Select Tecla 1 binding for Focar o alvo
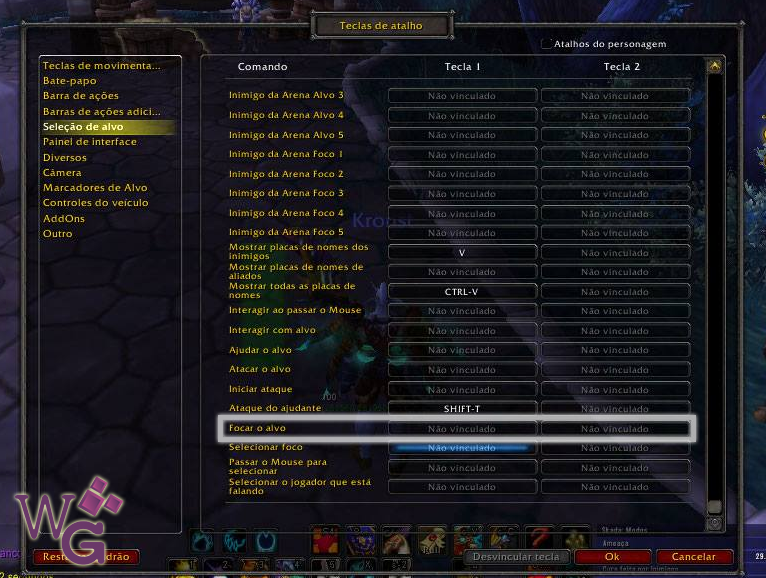 click(x=462, y=429)
